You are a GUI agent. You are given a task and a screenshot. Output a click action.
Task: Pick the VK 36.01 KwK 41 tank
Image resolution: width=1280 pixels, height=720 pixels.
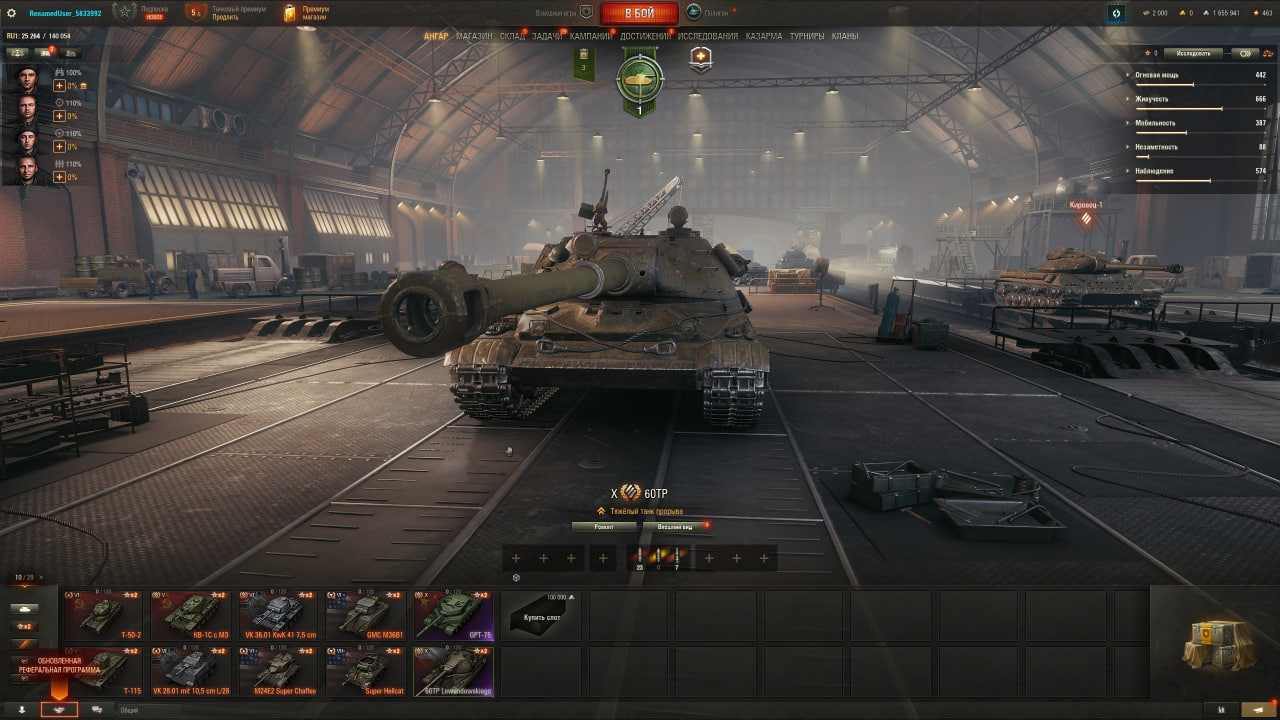pyautogui.click(x=278, y=615)
